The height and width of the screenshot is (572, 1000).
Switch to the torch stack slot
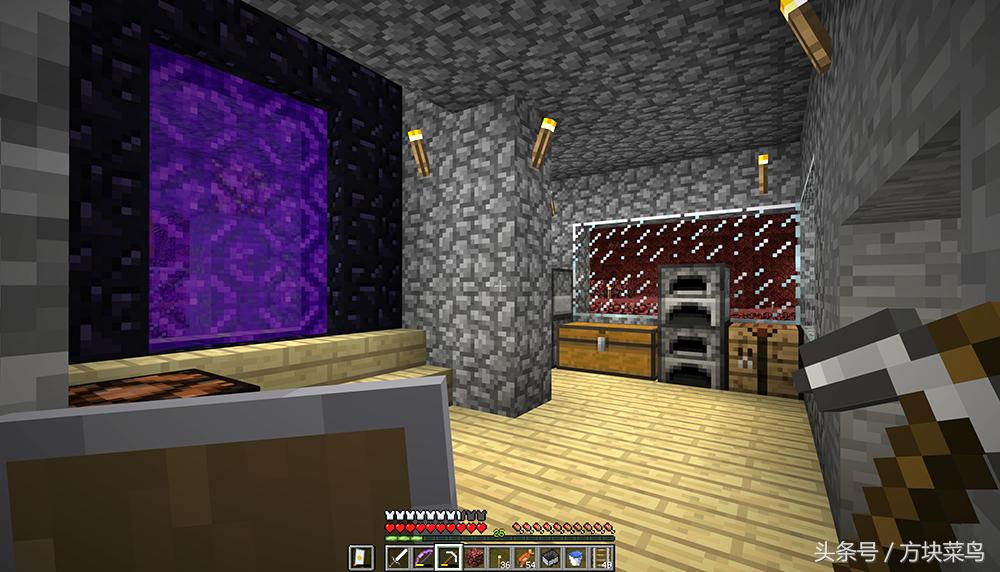(497, 555)
